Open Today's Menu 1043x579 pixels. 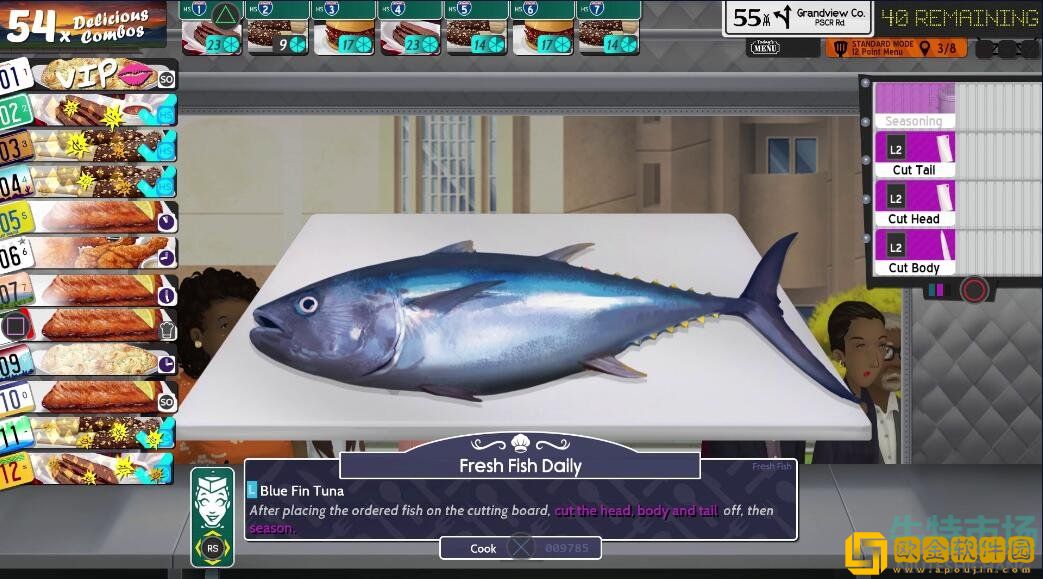pyautogui.click(x=765, y=47)
